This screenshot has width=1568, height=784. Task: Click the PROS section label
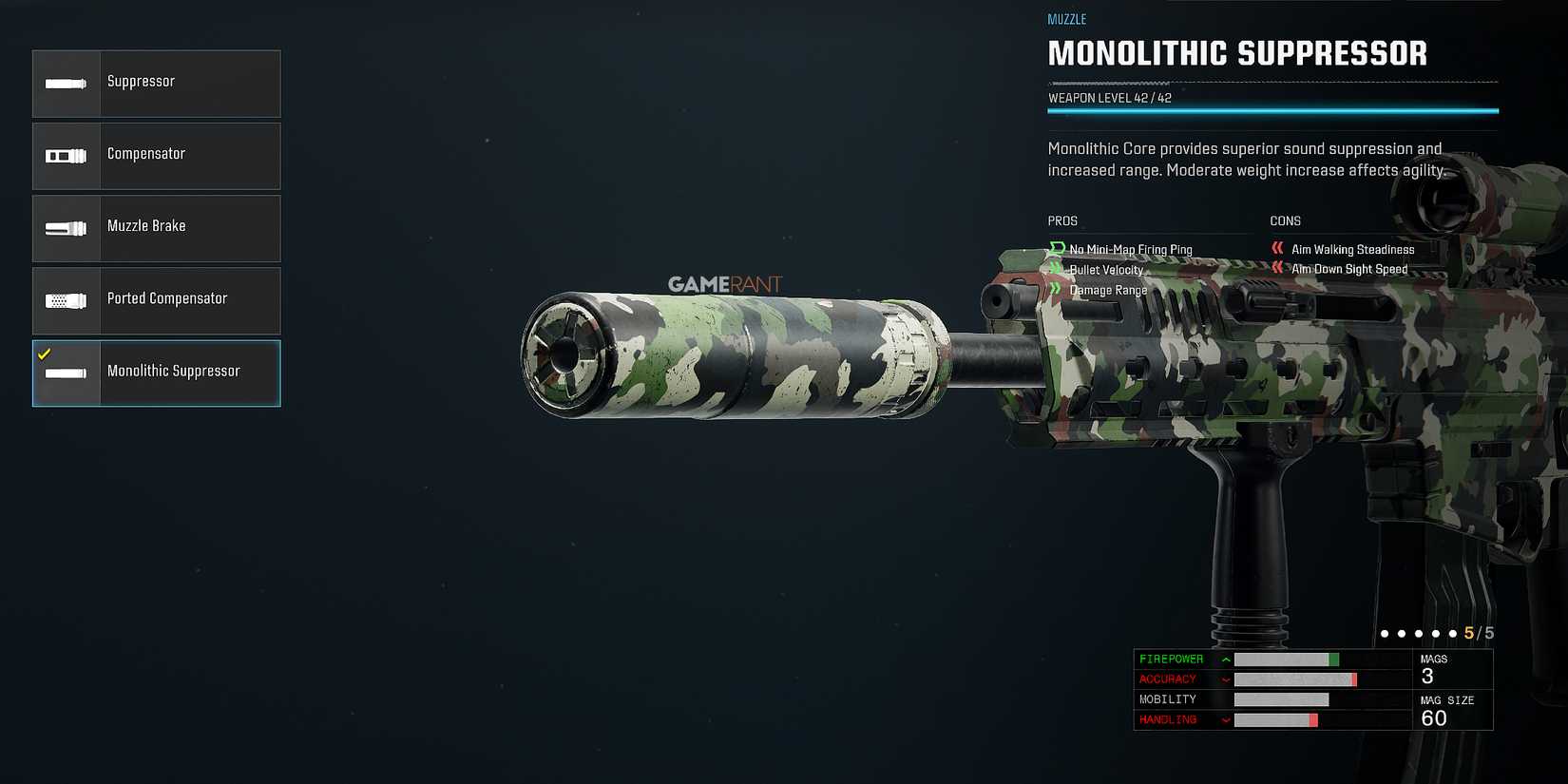tap(1061, 220)
